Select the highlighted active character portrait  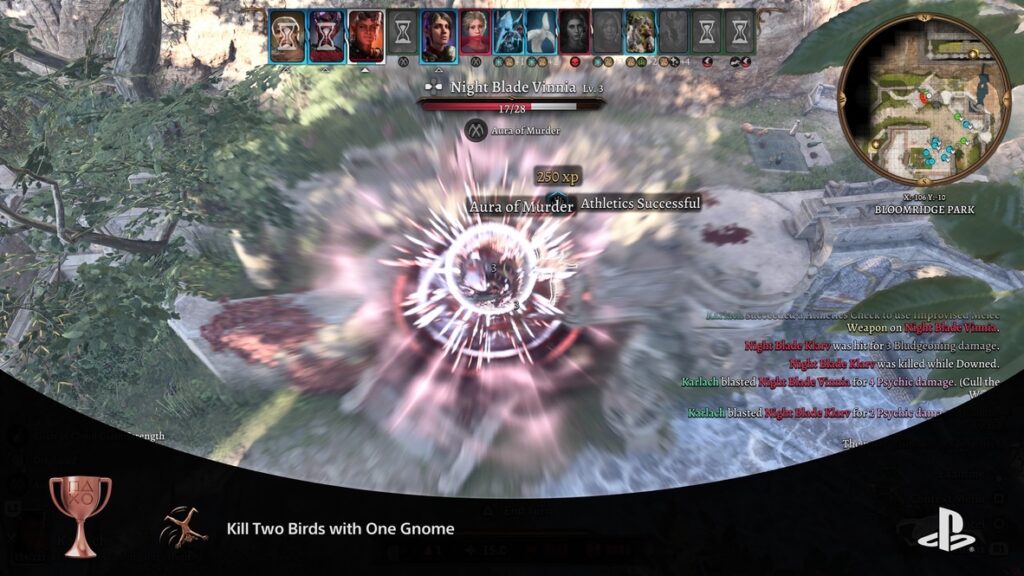click(x=366, y=37)
